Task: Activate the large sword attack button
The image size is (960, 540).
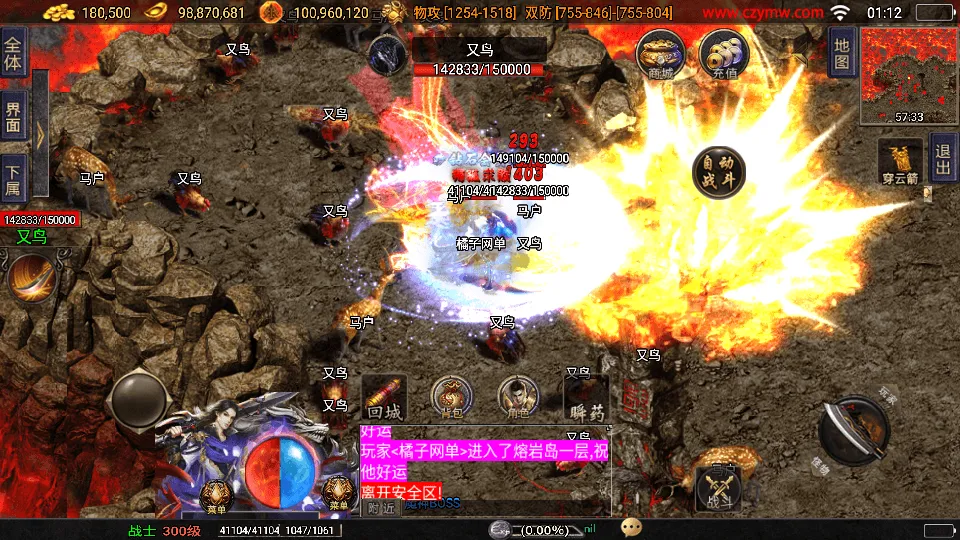Action: [x=853, y=430]
